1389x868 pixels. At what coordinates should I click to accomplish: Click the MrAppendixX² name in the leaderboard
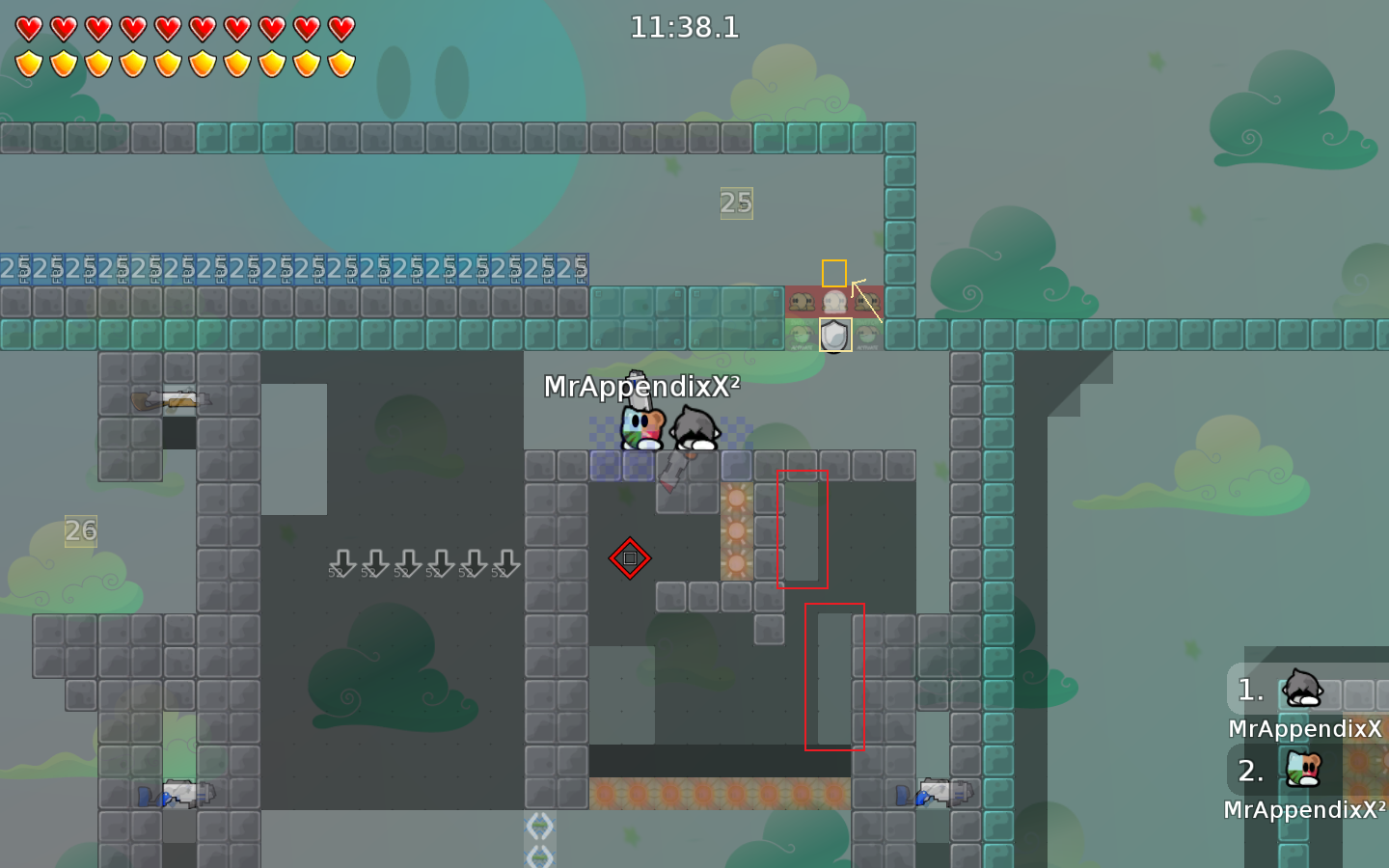[1303, 810]
